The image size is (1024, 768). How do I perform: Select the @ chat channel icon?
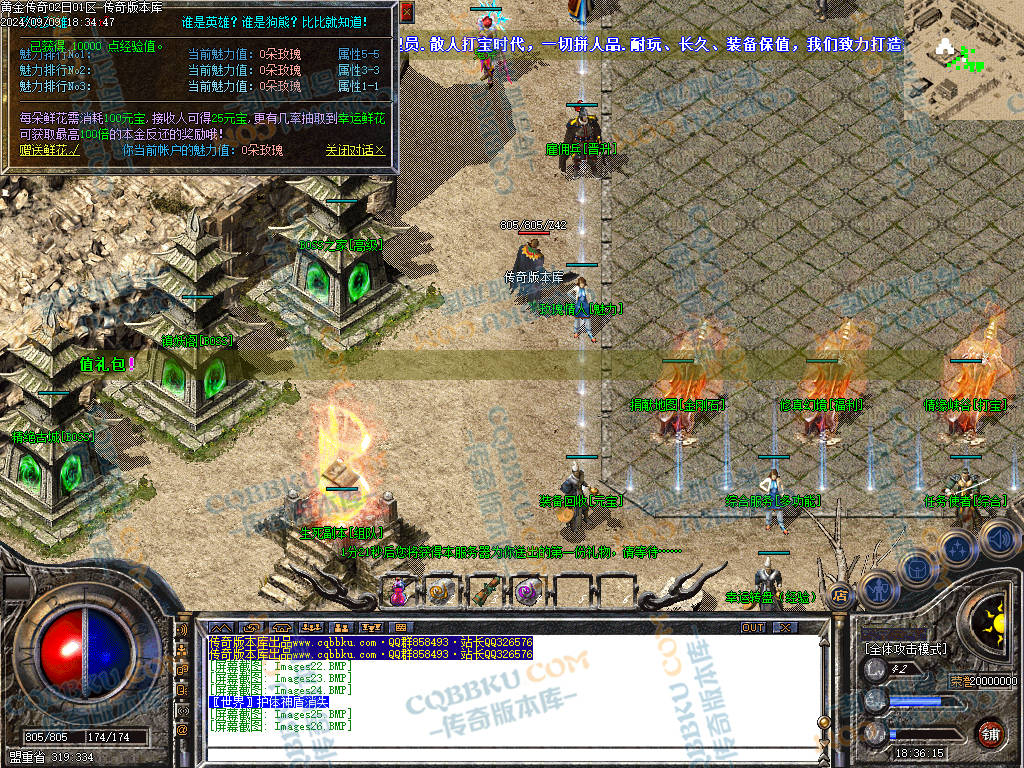[x=183, y=730]
